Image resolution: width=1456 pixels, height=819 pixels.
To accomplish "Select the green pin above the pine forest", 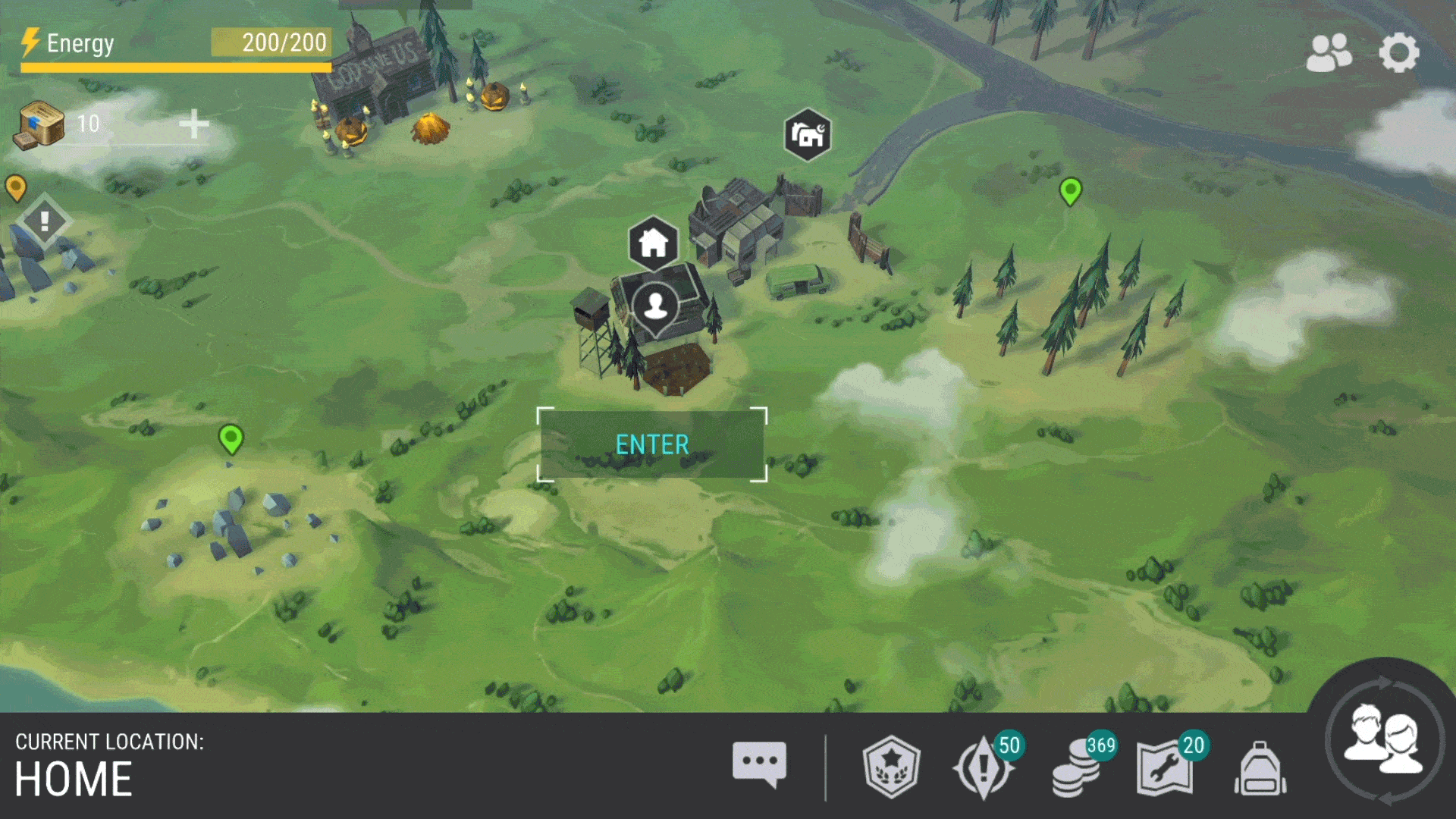I will click(x=1070, y=190).
